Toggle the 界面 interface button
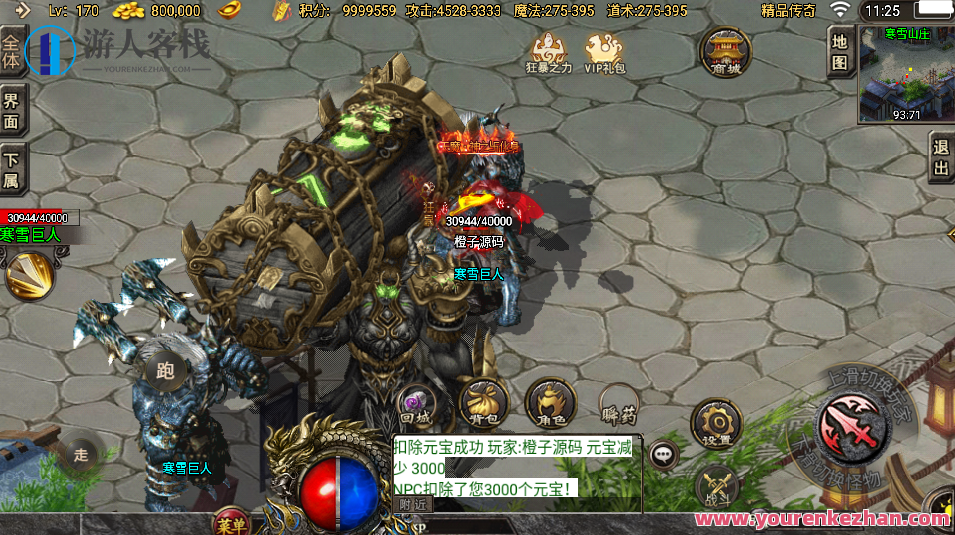The width and height of the screenshot is (955, 535). (12, 110)
